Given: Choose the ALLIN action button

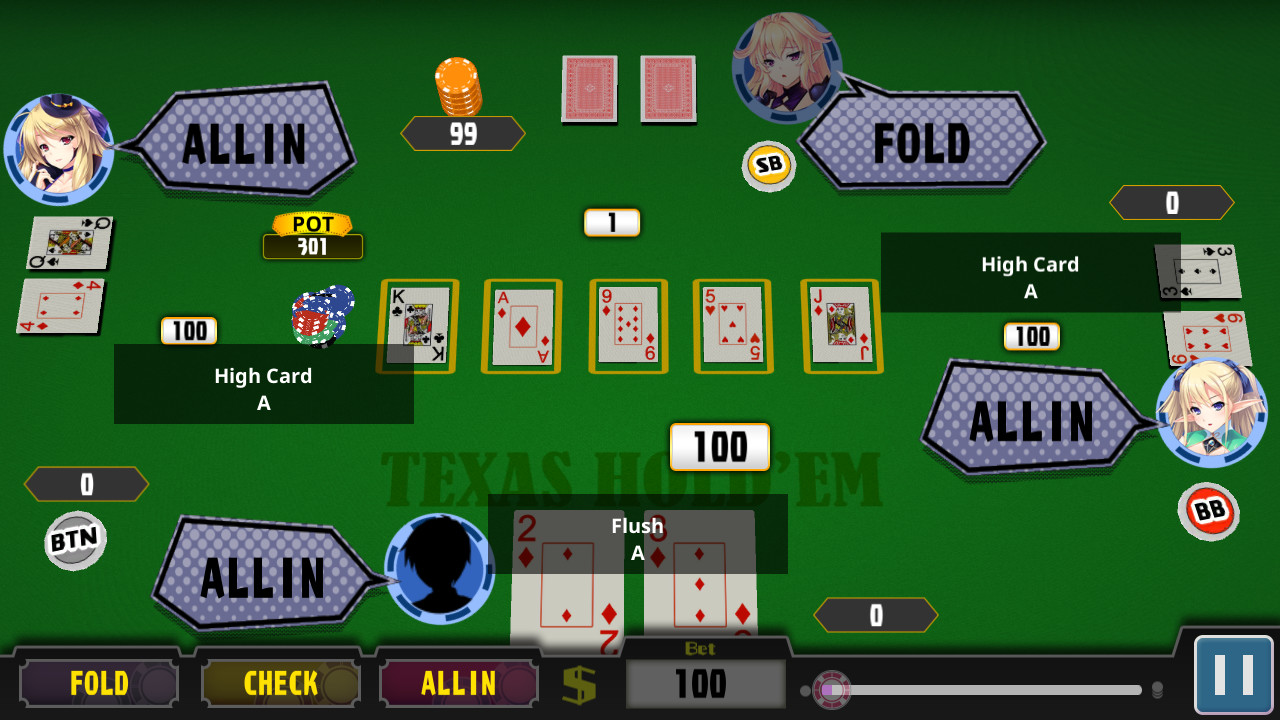Looking at the screenshot, I should 459,683.
